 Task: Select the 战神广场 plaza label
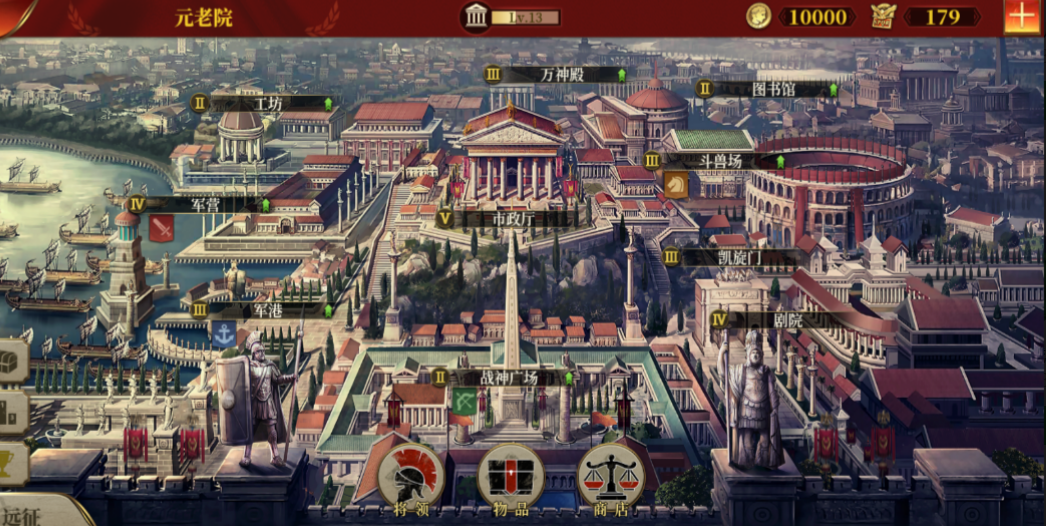505,377
